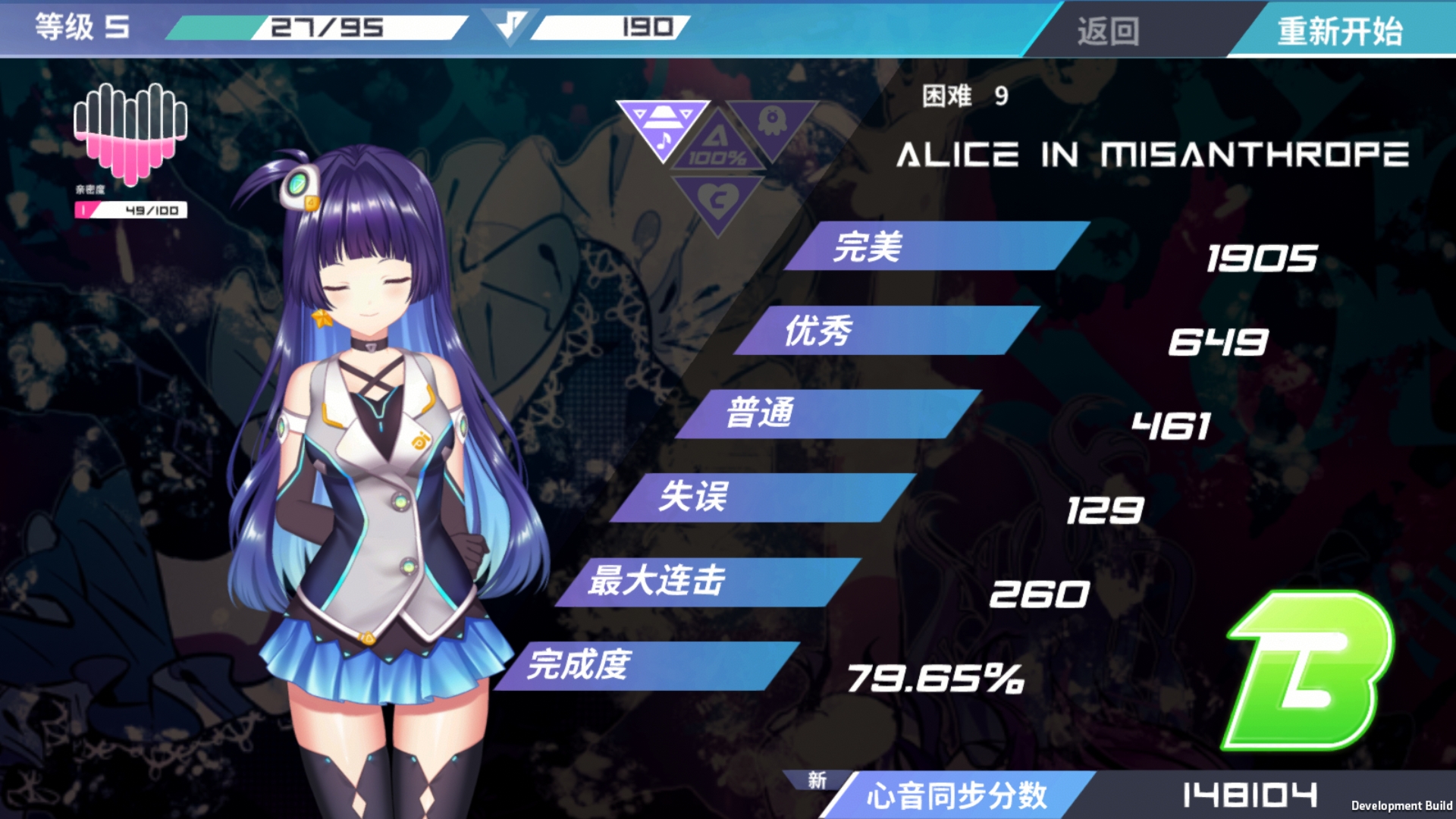Click the gem icon beside the 190 currency

(x=513, y=25)
